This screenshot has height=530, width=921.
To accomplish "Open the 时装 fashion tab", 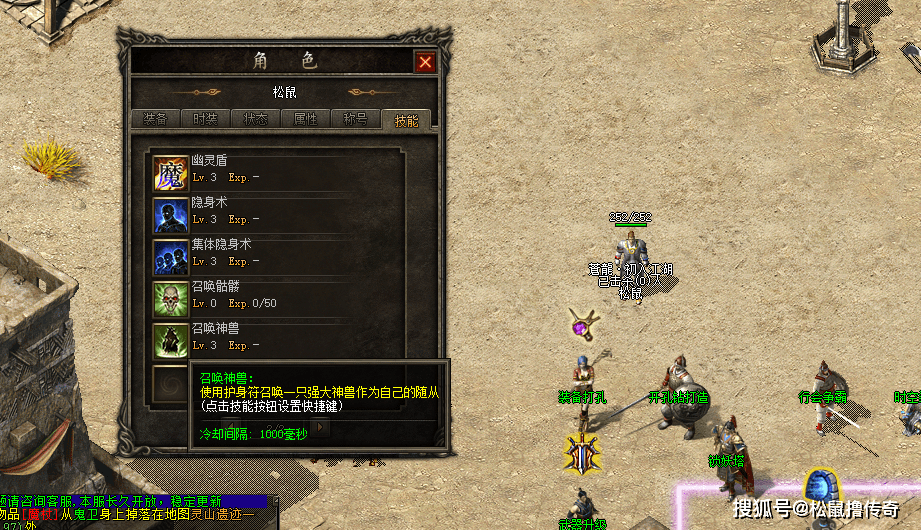I will (205, 119).
